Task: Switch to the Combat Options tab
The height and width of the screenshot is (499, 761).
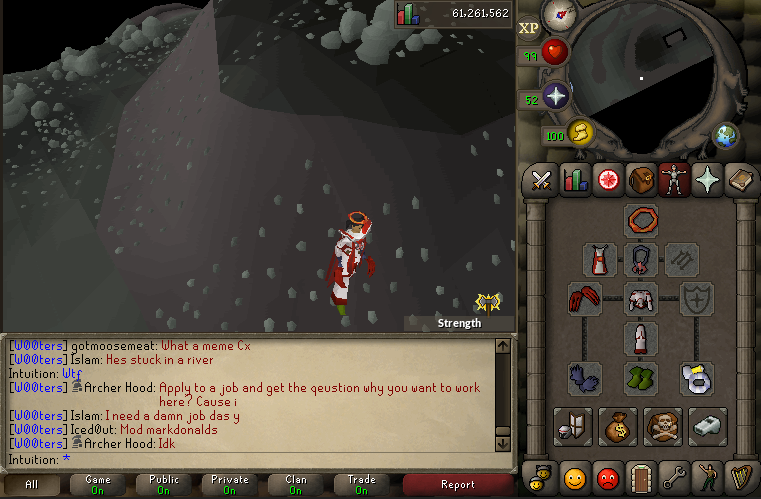Action: tap(543, 180)
